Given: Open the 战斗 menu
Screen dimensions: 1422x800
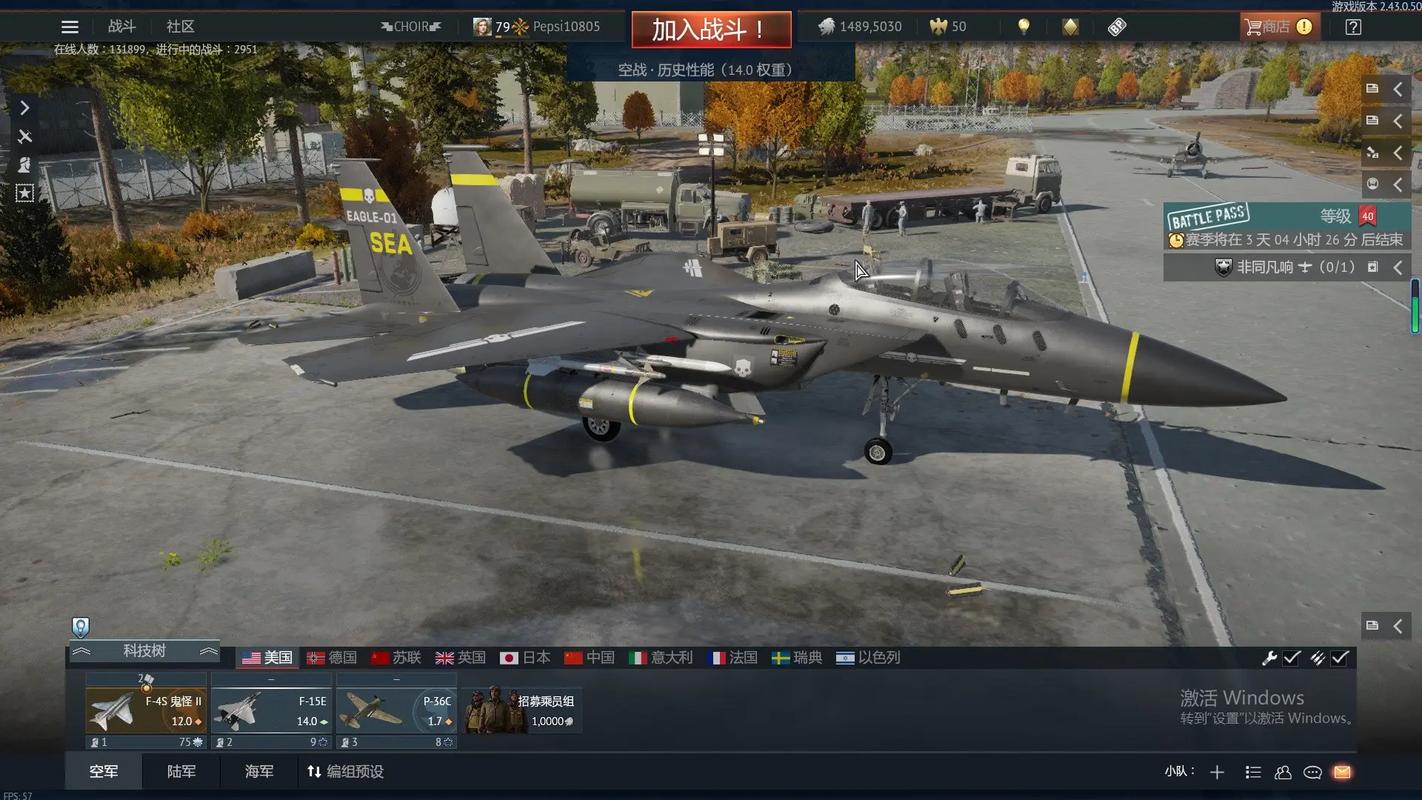Looking at the screenshot, I should click(x=122, y=27).
